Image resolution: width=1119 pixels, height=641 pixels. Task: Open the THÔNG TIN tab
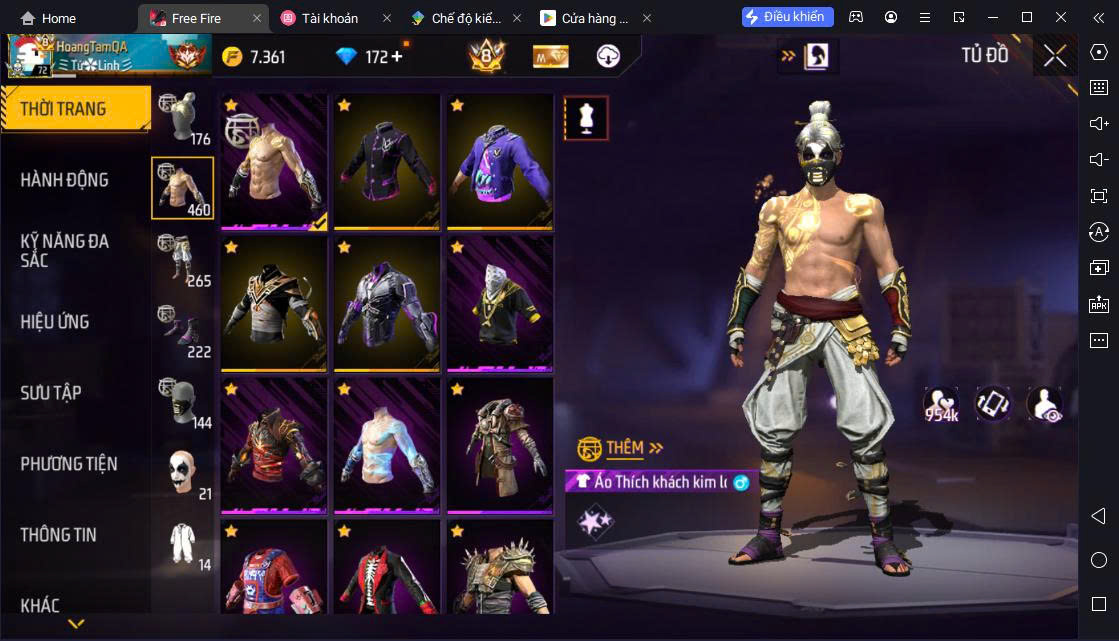pos(59,535)
